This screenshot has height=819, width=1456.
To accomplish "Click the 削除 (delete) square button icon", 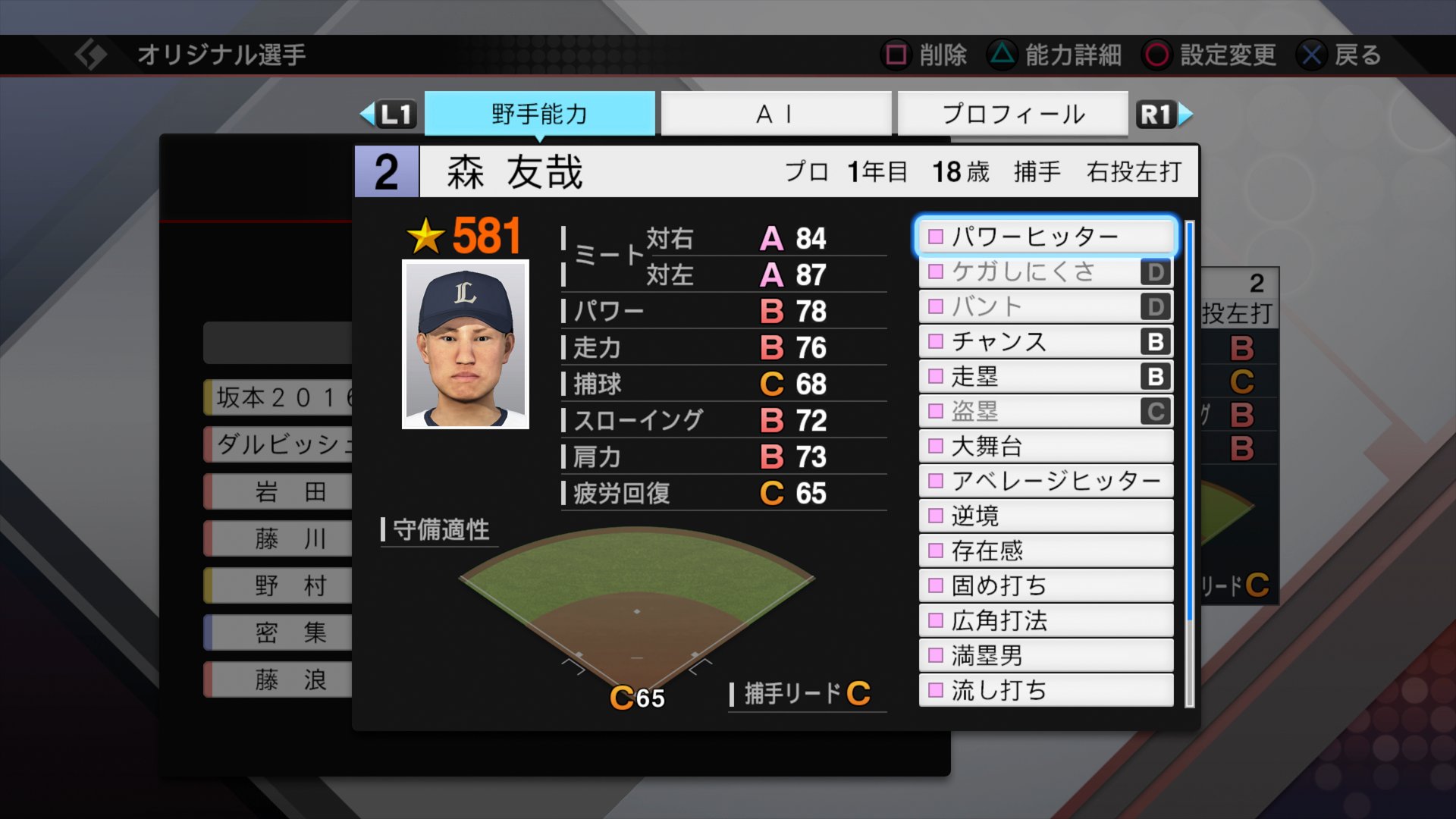I will [897, 55].
